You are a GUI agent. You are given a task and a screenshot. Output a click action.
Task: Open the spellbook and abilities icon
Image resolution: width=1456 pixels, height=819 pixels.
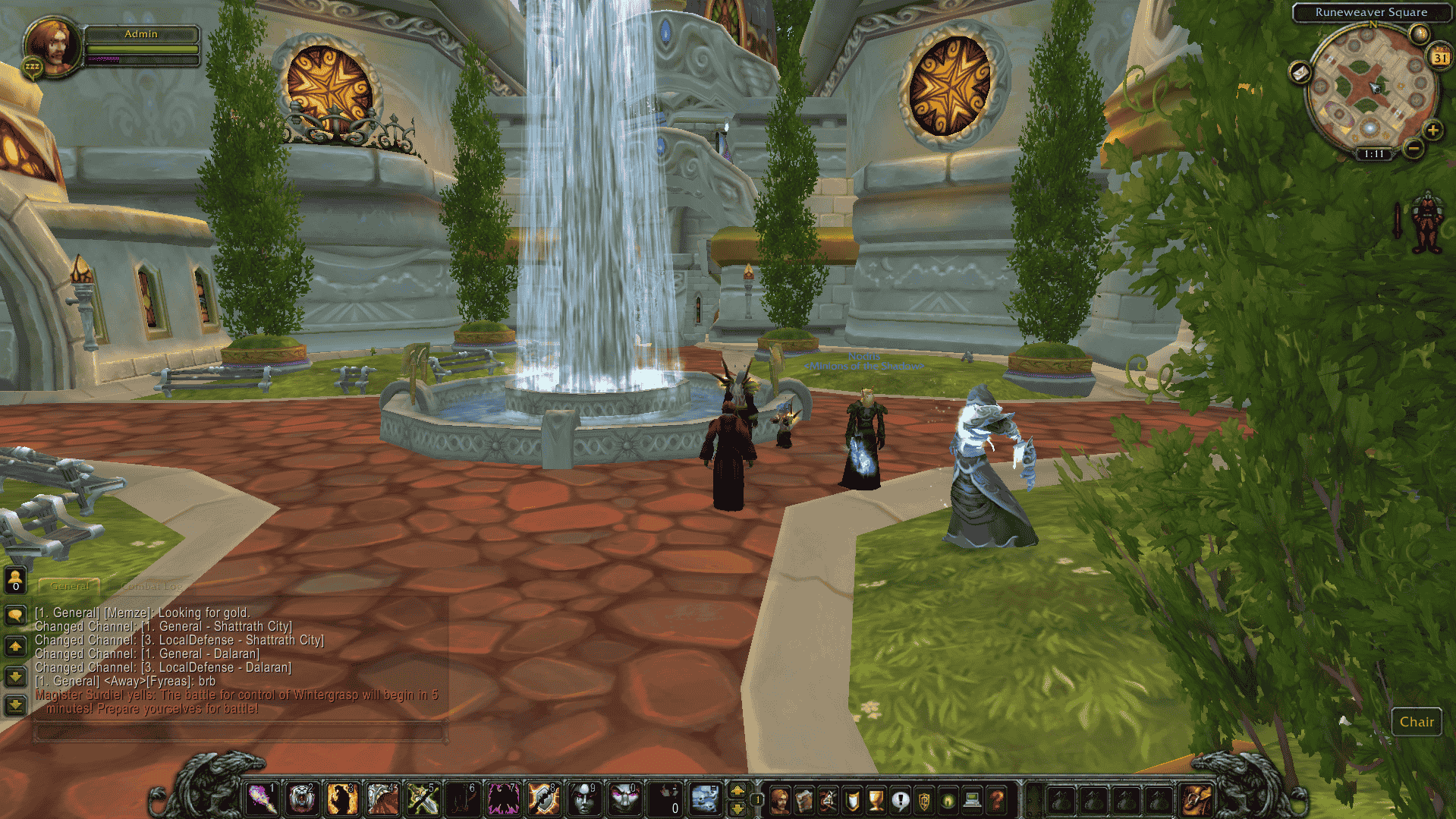point(803,801)
